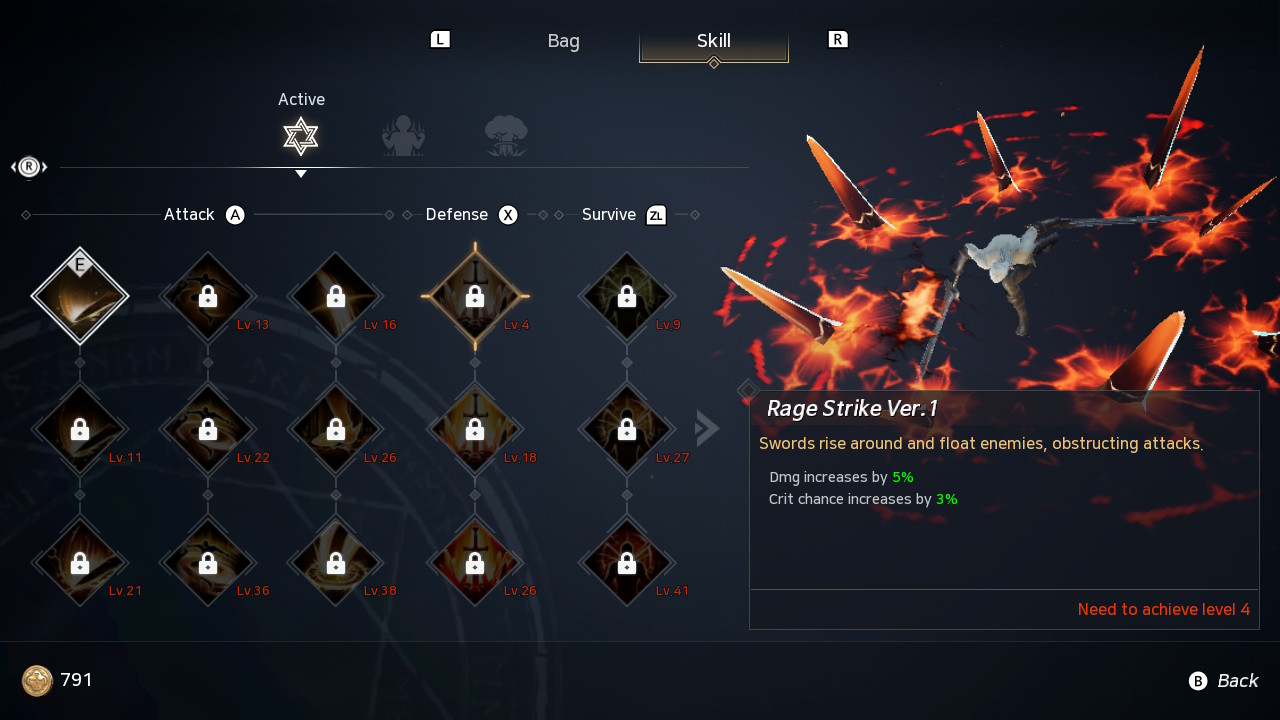Pick the locked Lv.36 attack skill

(x=208, y=562)
